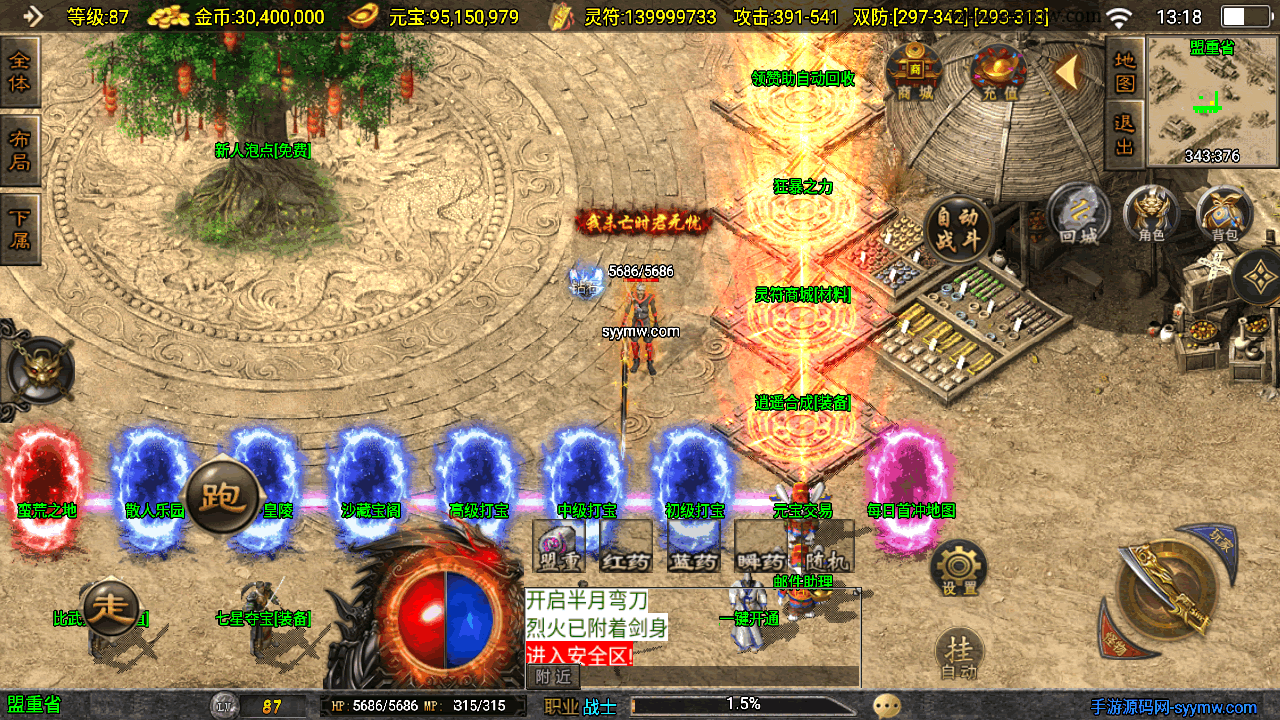Switch to 跑 run mode
Viewport: 1280px width, 720px height.
(222, 496)
